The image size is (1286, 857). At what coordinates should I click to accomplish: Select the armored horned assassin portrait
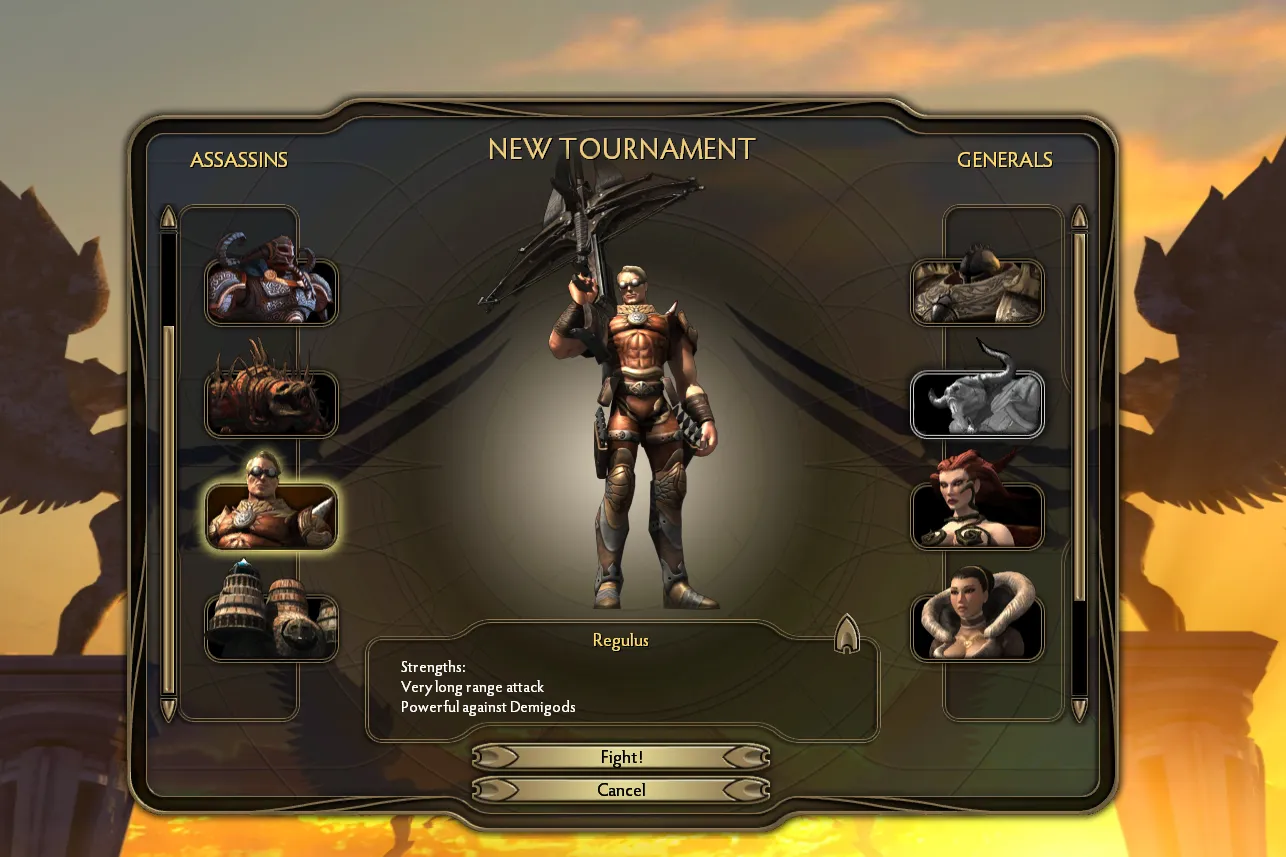[271, 291]
